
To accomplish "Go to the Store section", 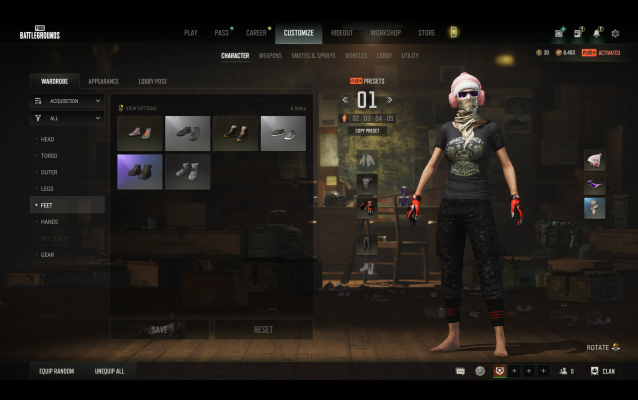I will (x=426, y=33).
